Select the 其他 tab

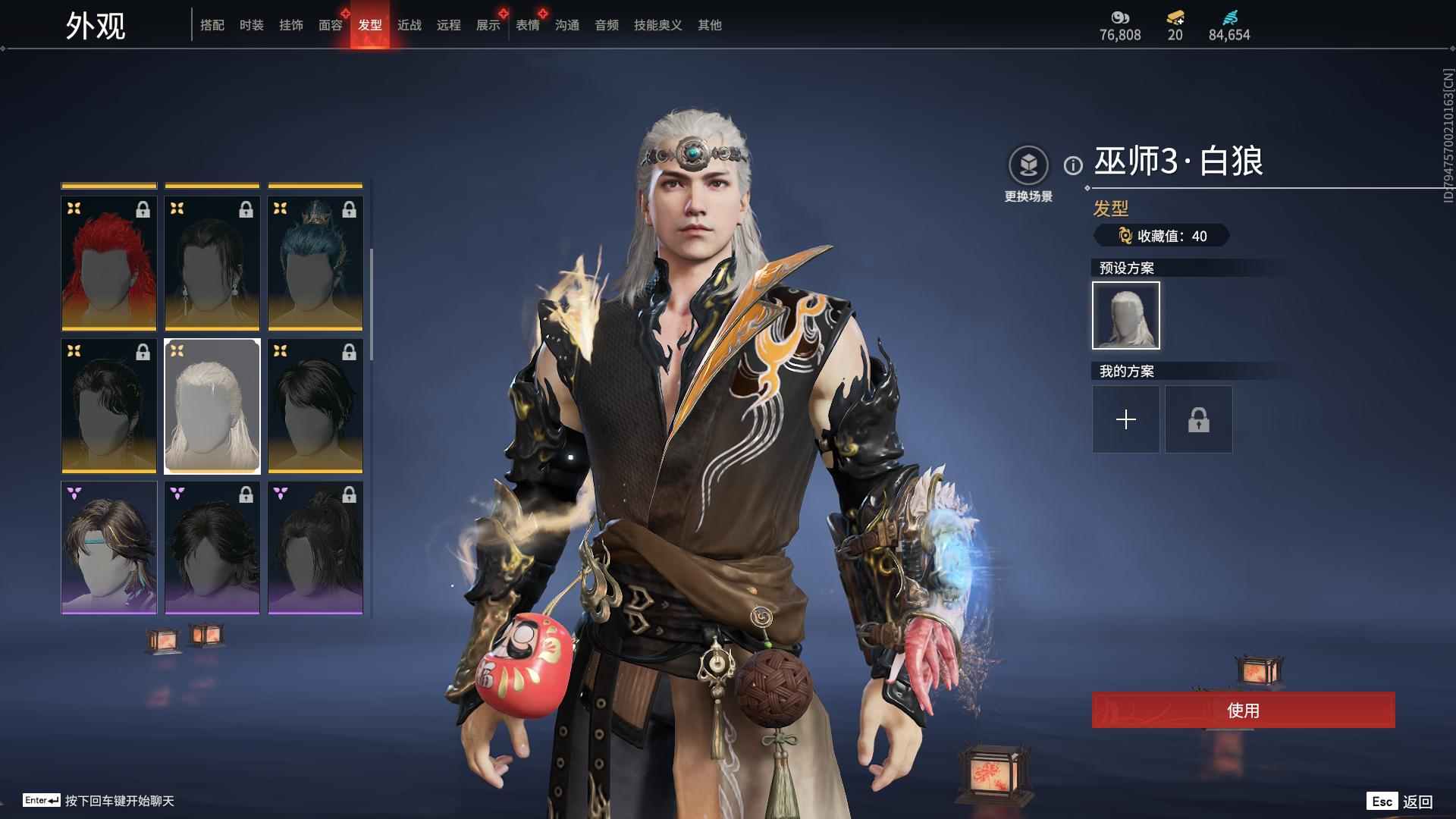710,25
